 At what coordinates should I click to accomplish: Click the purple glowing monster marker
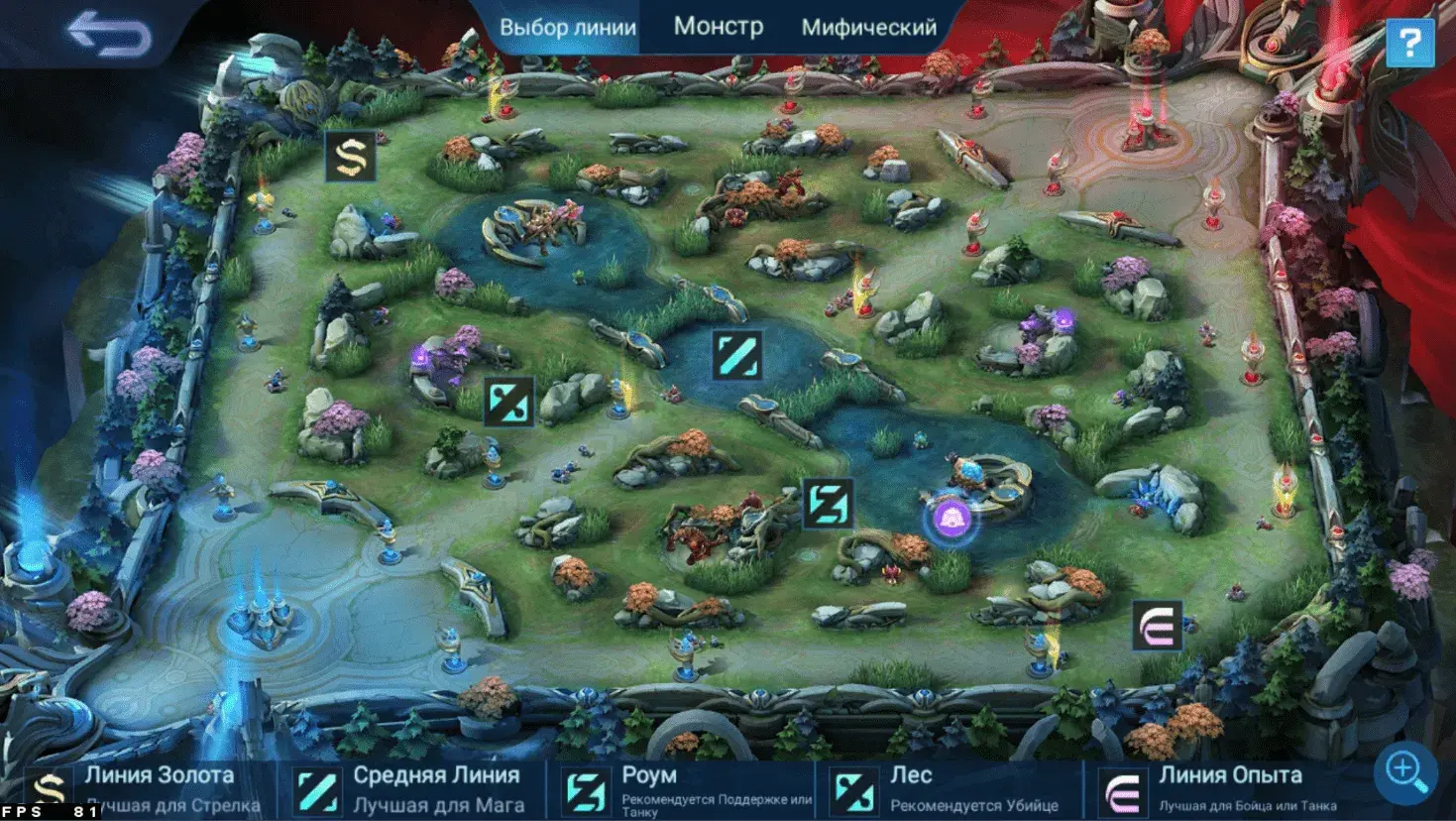click(952, 518)
